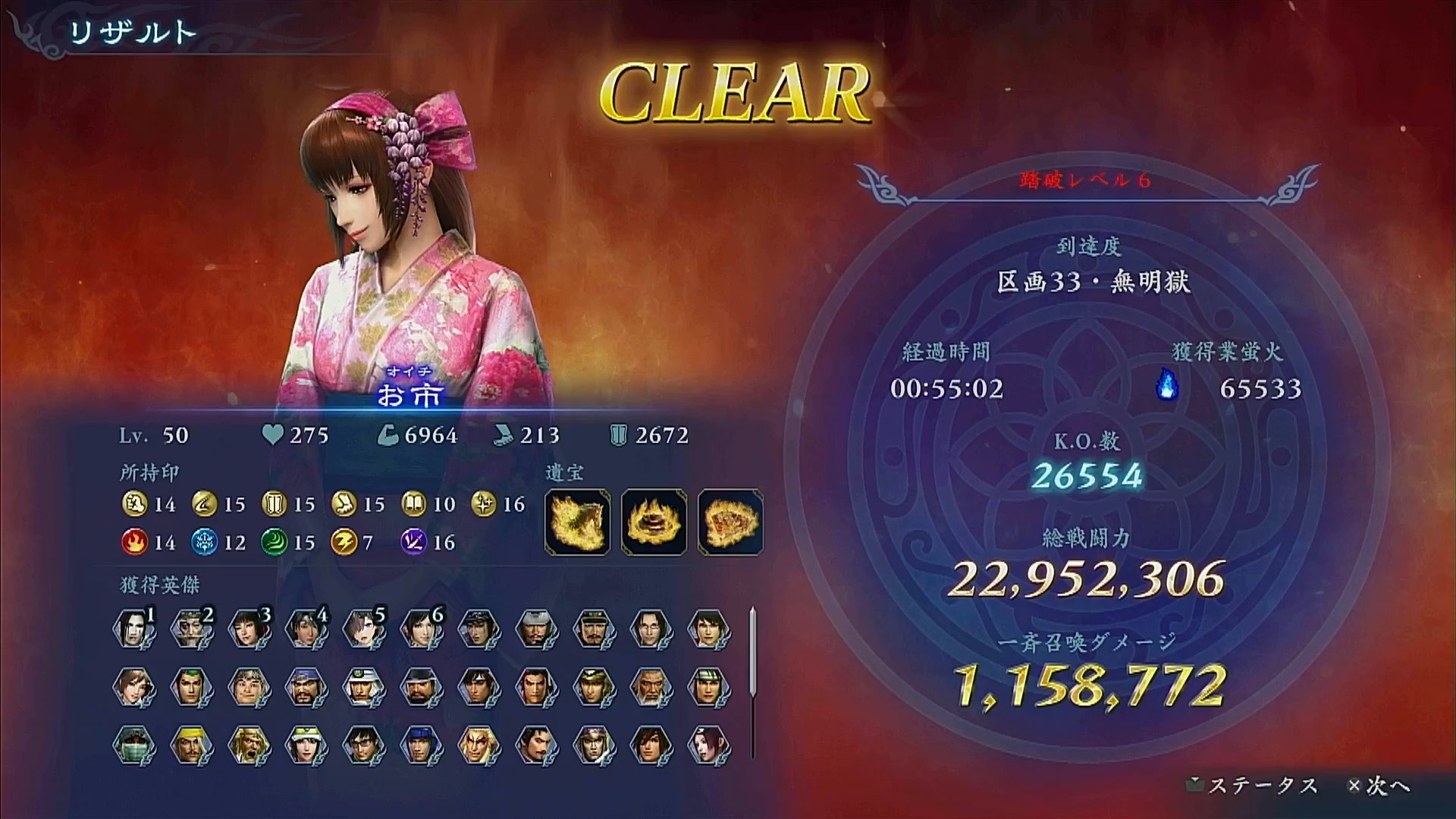The width and height of the screenshot is (1456, 819).
Task: Choose the hero portrait numbered 3
Action: 249,629
